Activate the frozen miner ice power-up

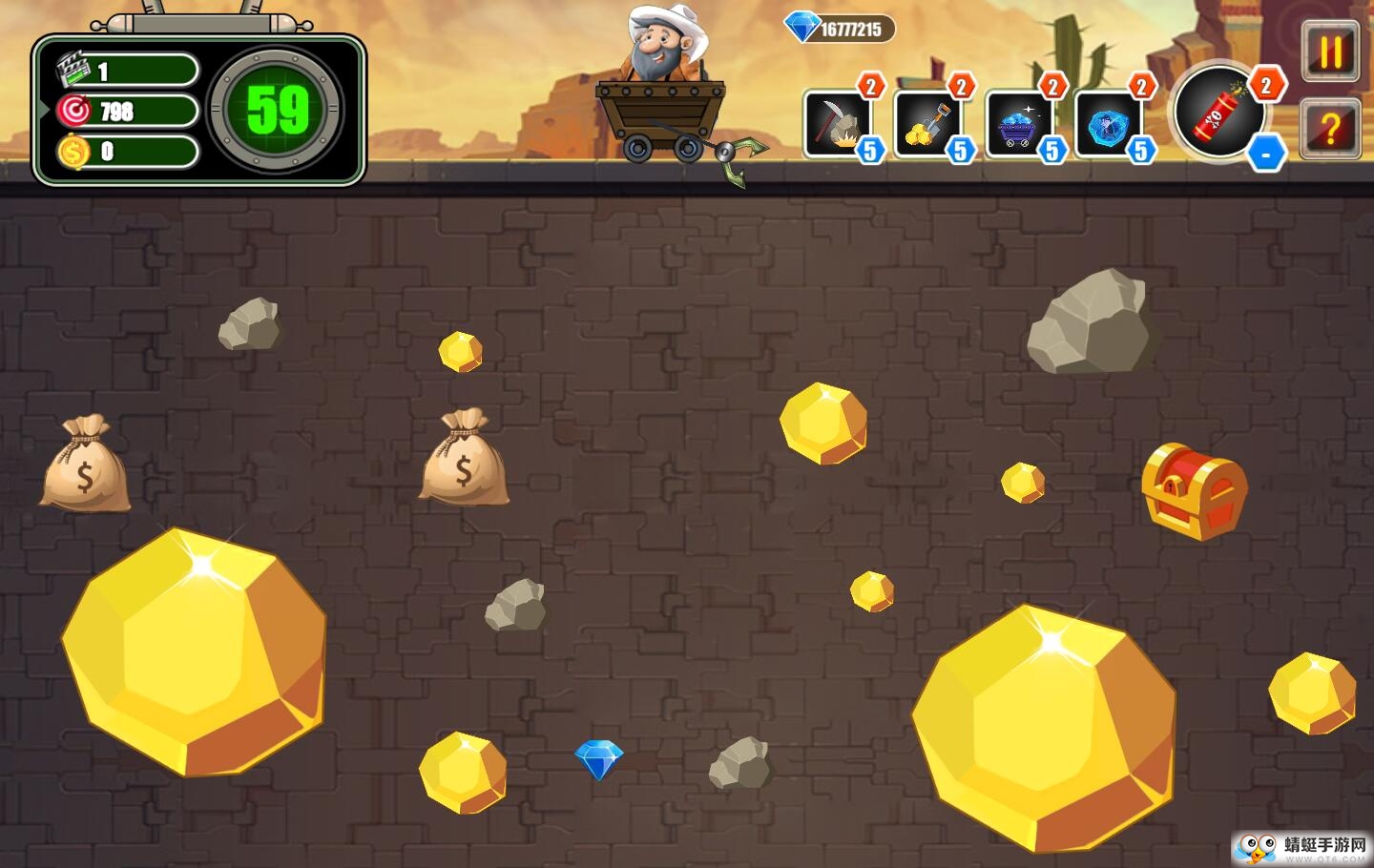tap(1107, 123)
